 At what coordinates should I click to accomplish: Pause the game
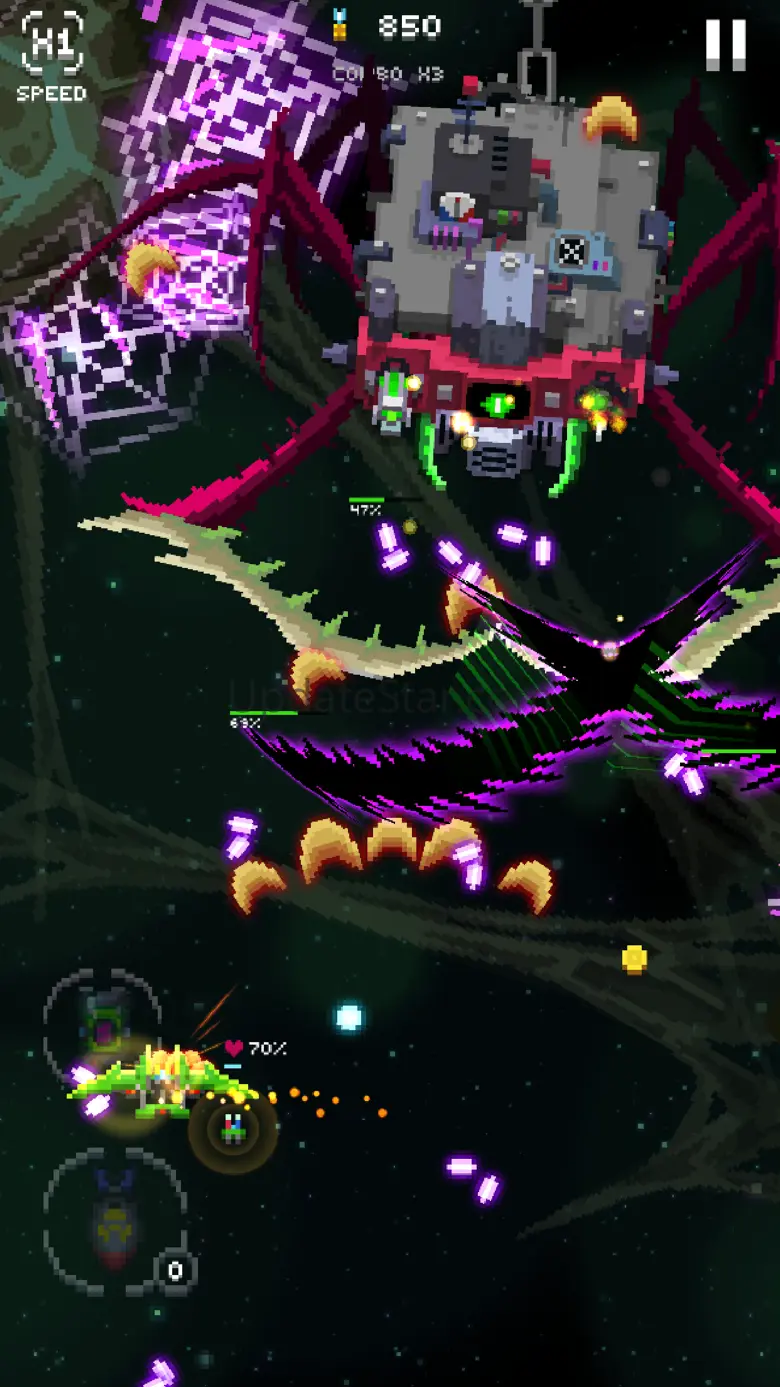click(725, 45)
